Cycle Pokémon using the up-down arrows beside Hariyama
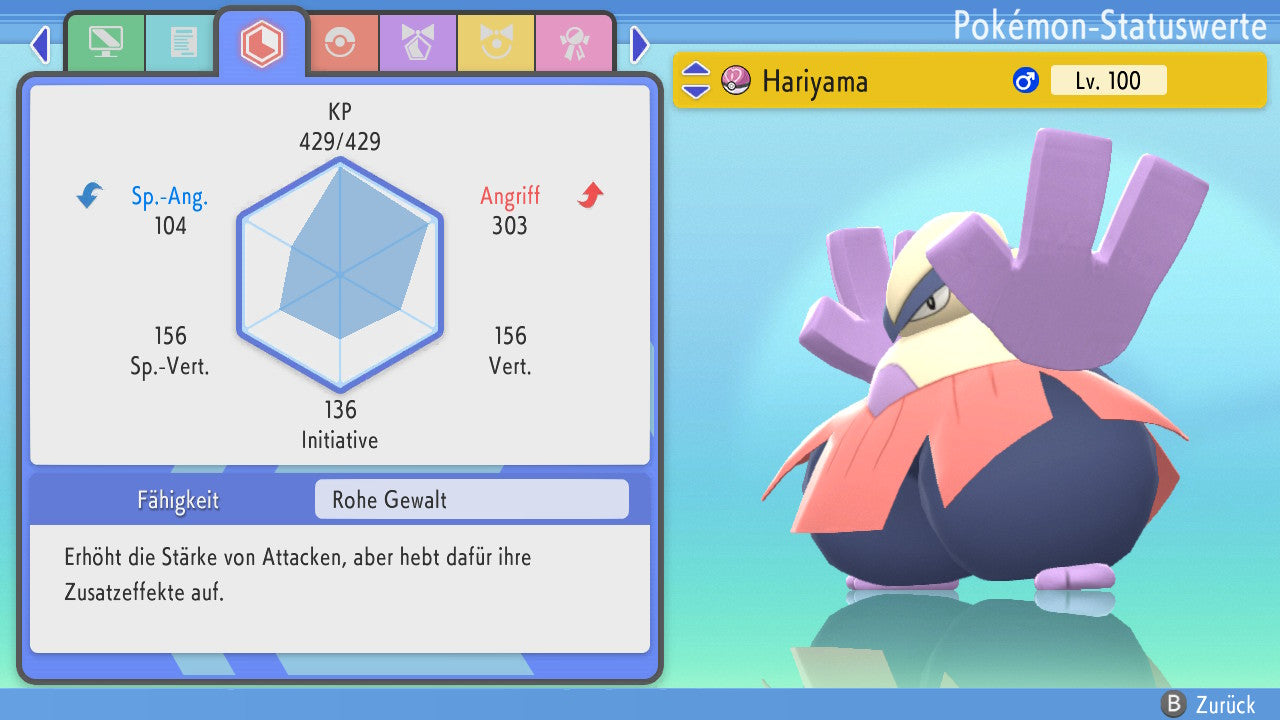This screenshot has height=720, width=1280. tap(696, 80)
